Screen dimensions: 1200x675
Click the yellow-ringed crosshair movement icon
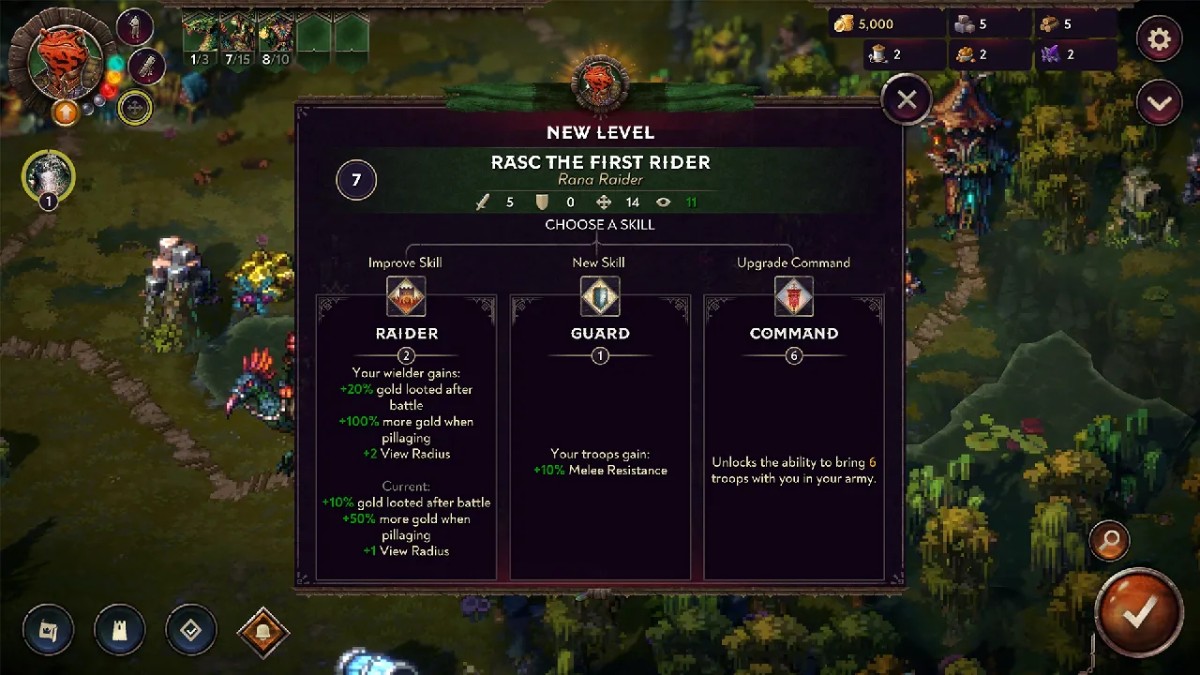(x=135, y=108)
